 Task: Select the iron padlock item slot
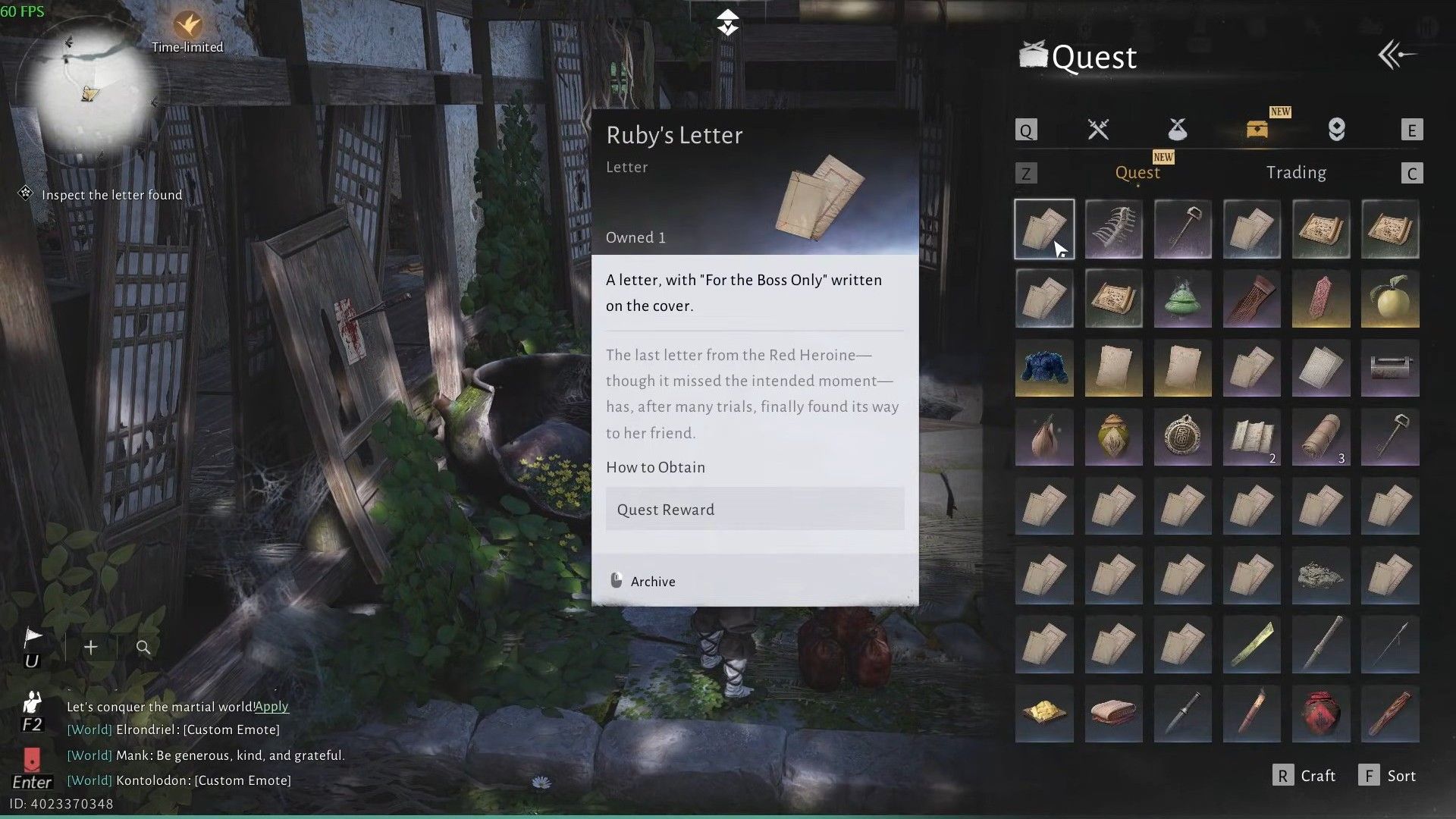tap(1390, 369)
